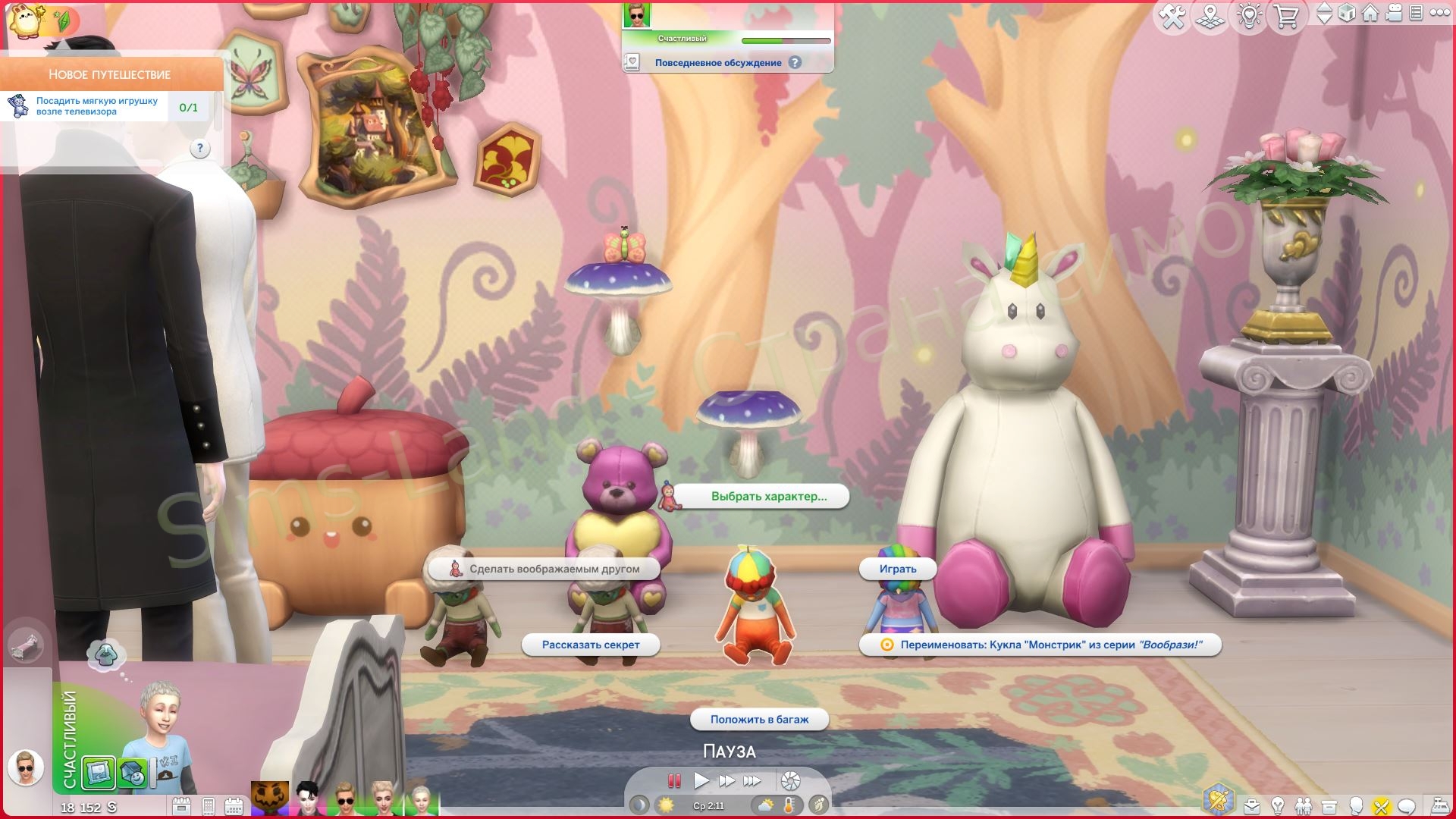Select 'Сделать воображаемым другом' interaction
Viewport: 1456px width, 819px height.
click(x=554, y=569)
